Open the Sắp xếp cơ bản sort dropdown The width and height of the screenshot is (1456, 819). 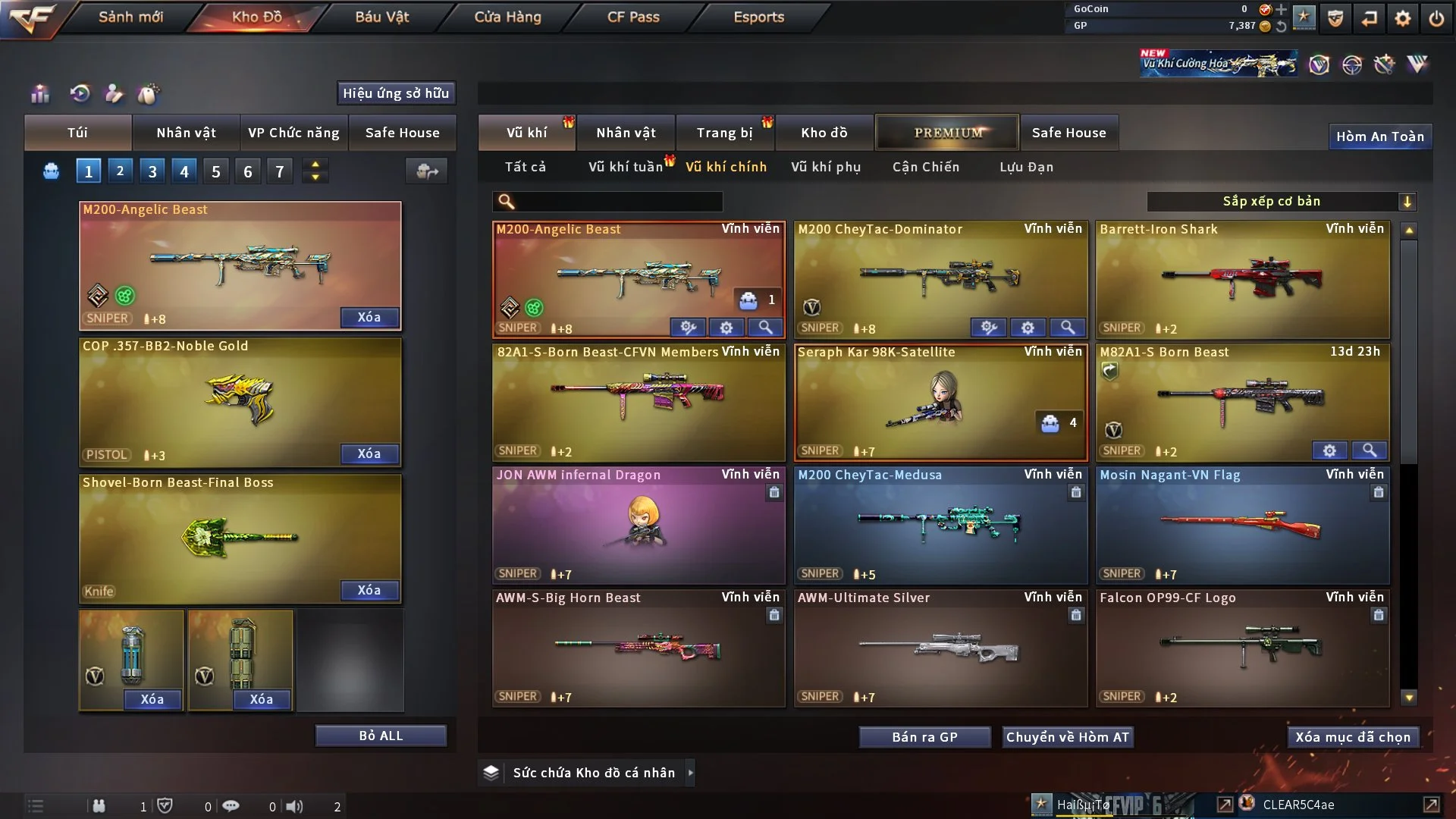[1282, 202]
